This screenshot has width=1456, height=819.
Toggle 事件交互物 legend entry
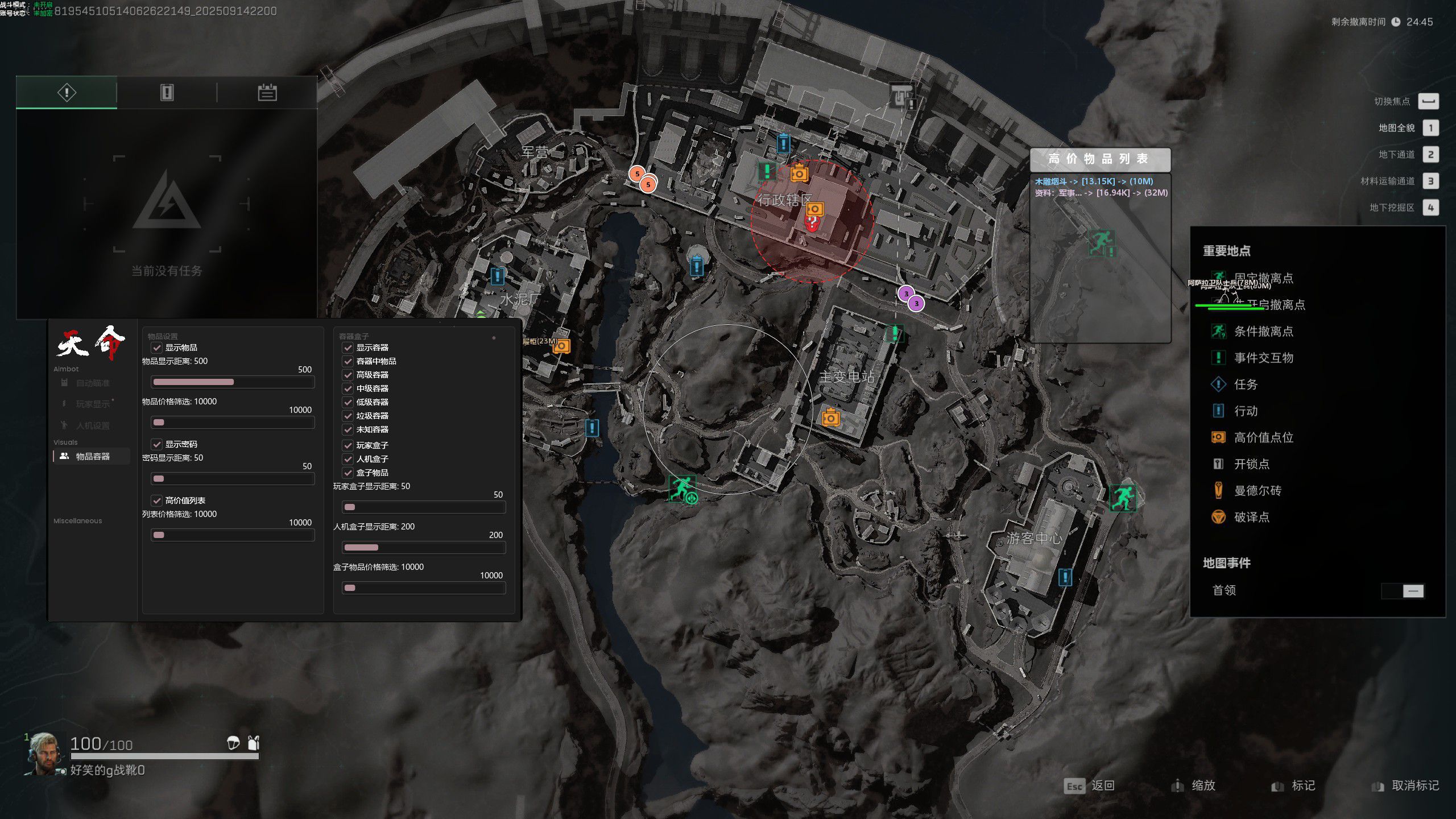click(1263, 358)
